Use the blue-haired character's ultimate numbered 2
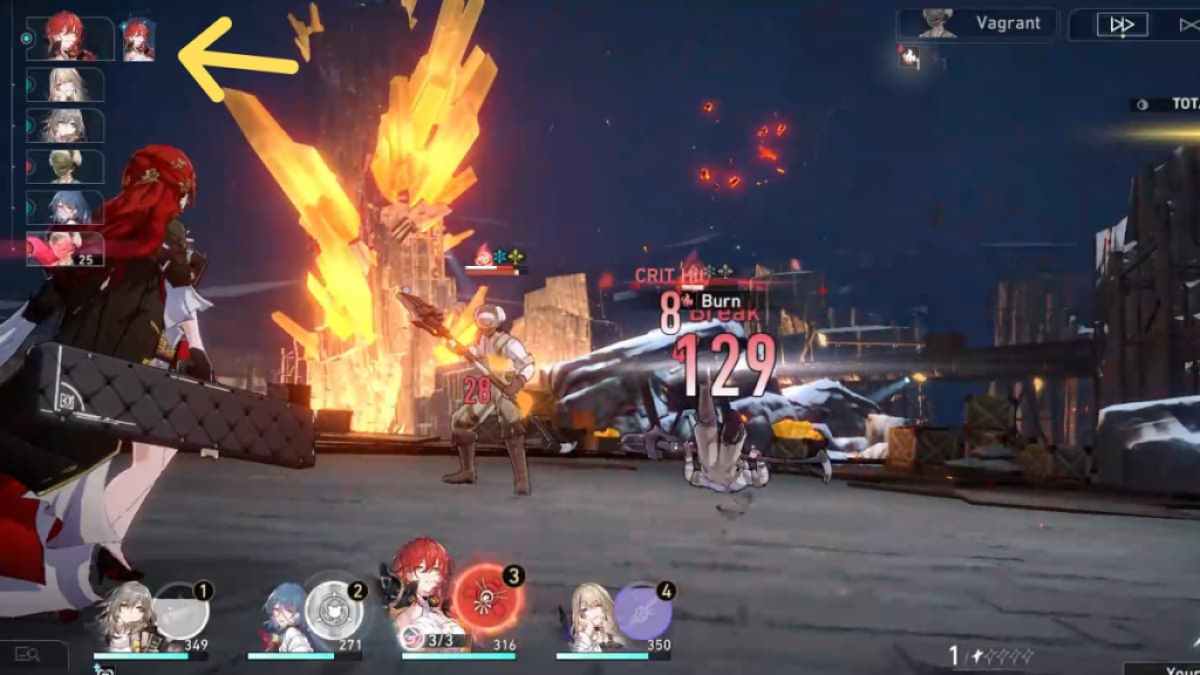 point(331,608)
